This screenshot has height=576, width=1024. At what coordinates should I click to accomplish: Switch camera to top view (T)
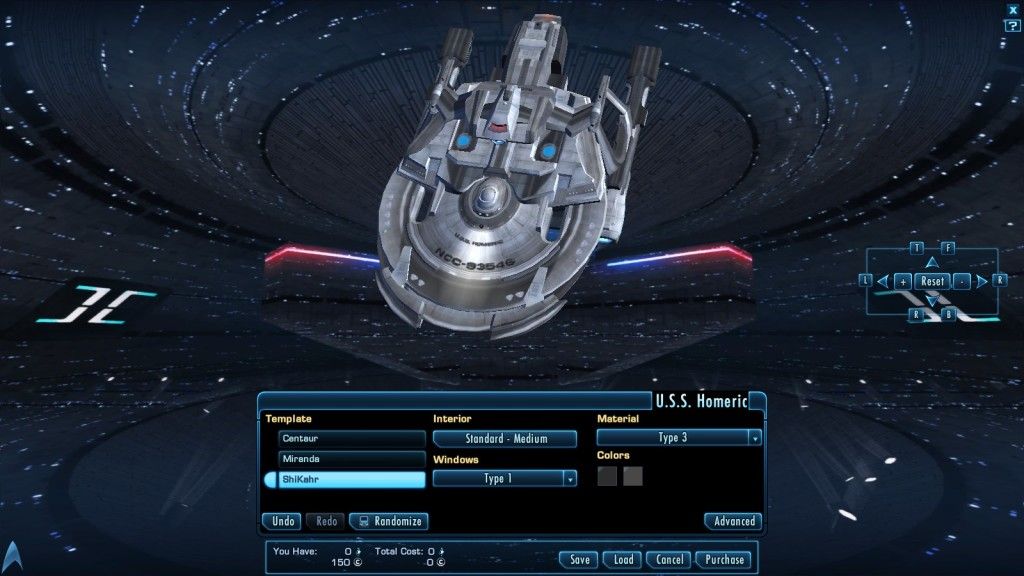click(x=917, y=247)
